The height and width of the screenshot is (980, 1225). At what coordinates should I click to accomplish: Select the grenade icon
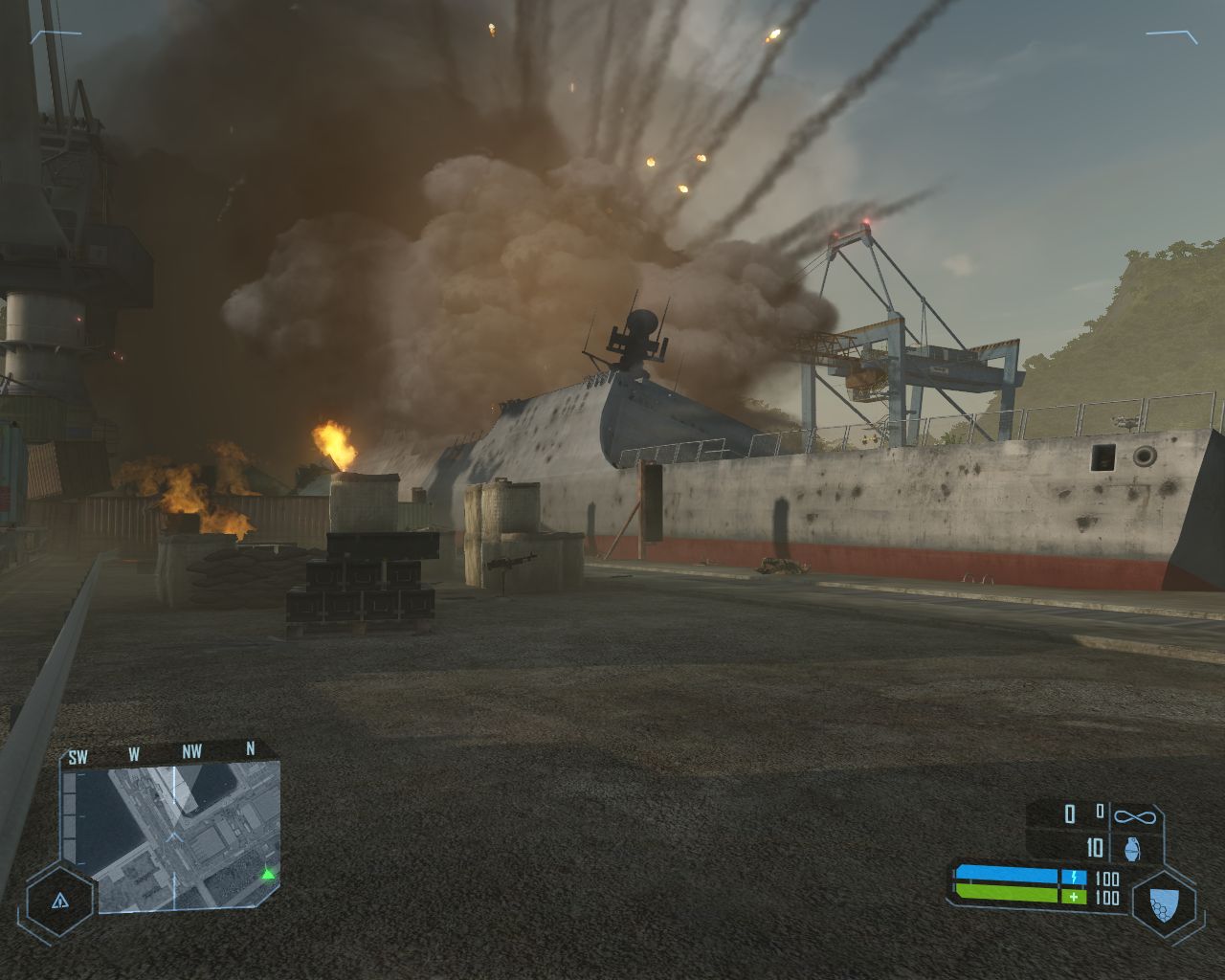1134,848
